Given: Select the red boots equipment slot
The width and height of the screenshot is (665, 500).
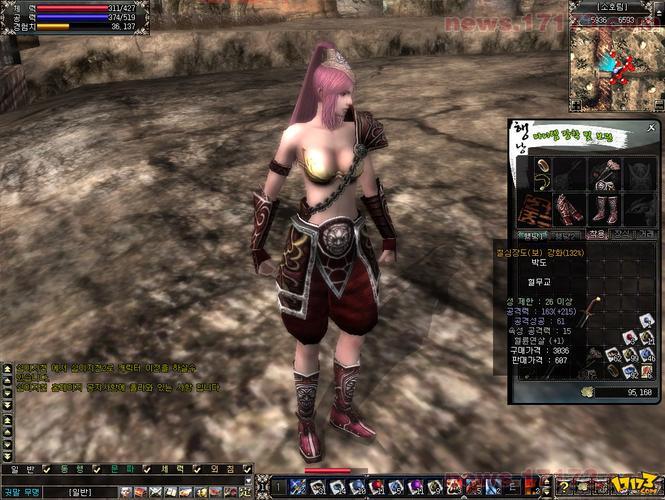Looking at the screenshot, I should (x=605, y=208).
